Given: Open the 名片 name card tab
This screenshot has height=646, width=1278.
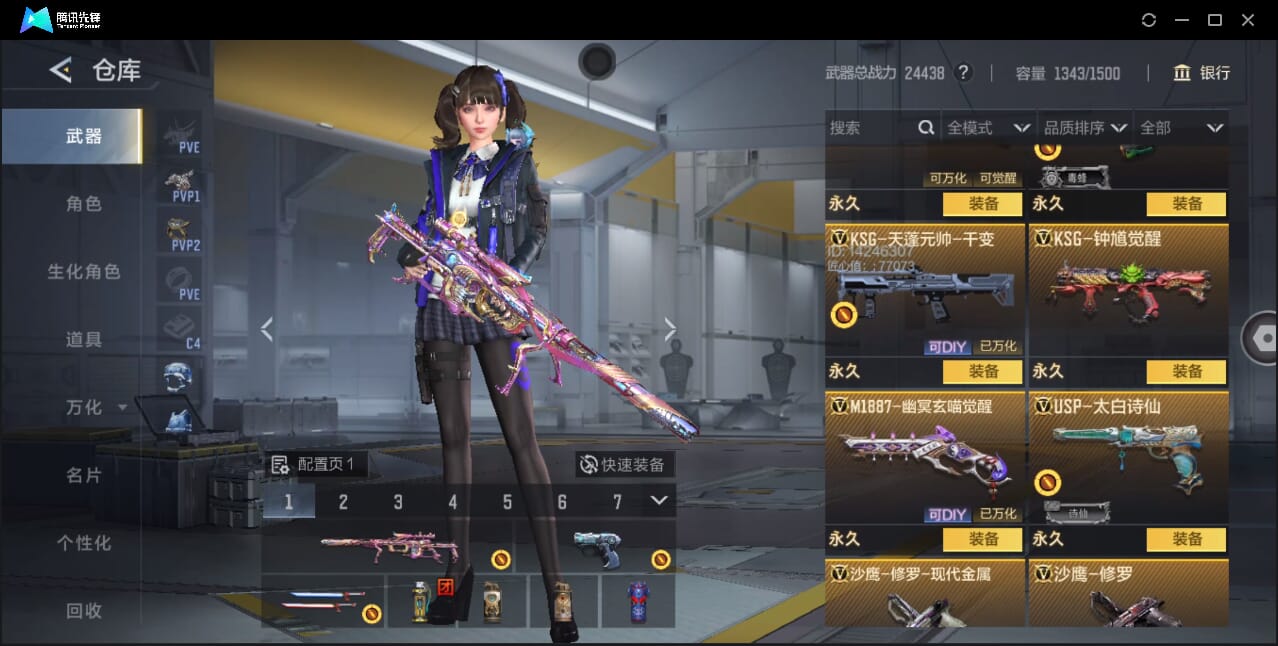Looking at the screenshot, I should coord(84,475).
